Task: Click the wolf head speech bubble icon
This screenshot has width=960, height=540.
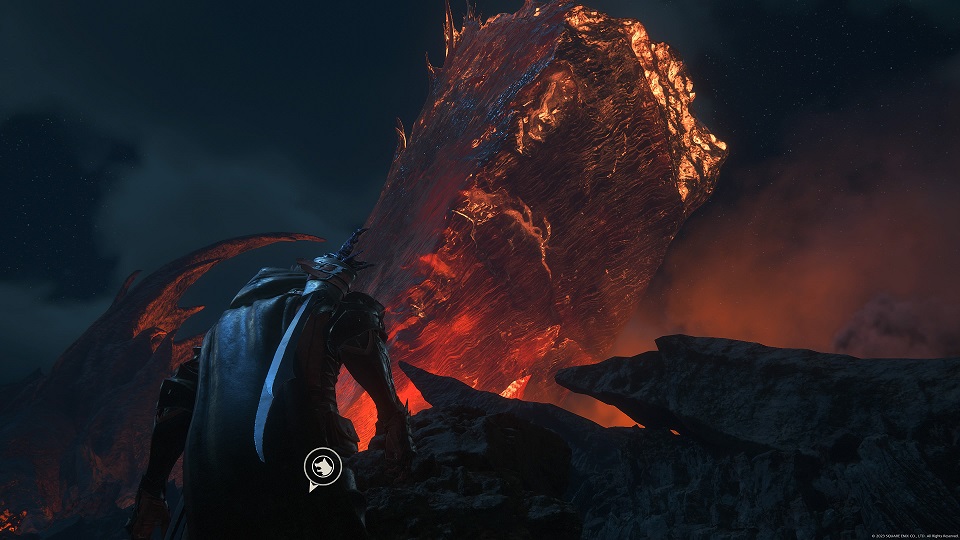Action: pos(323,467)
